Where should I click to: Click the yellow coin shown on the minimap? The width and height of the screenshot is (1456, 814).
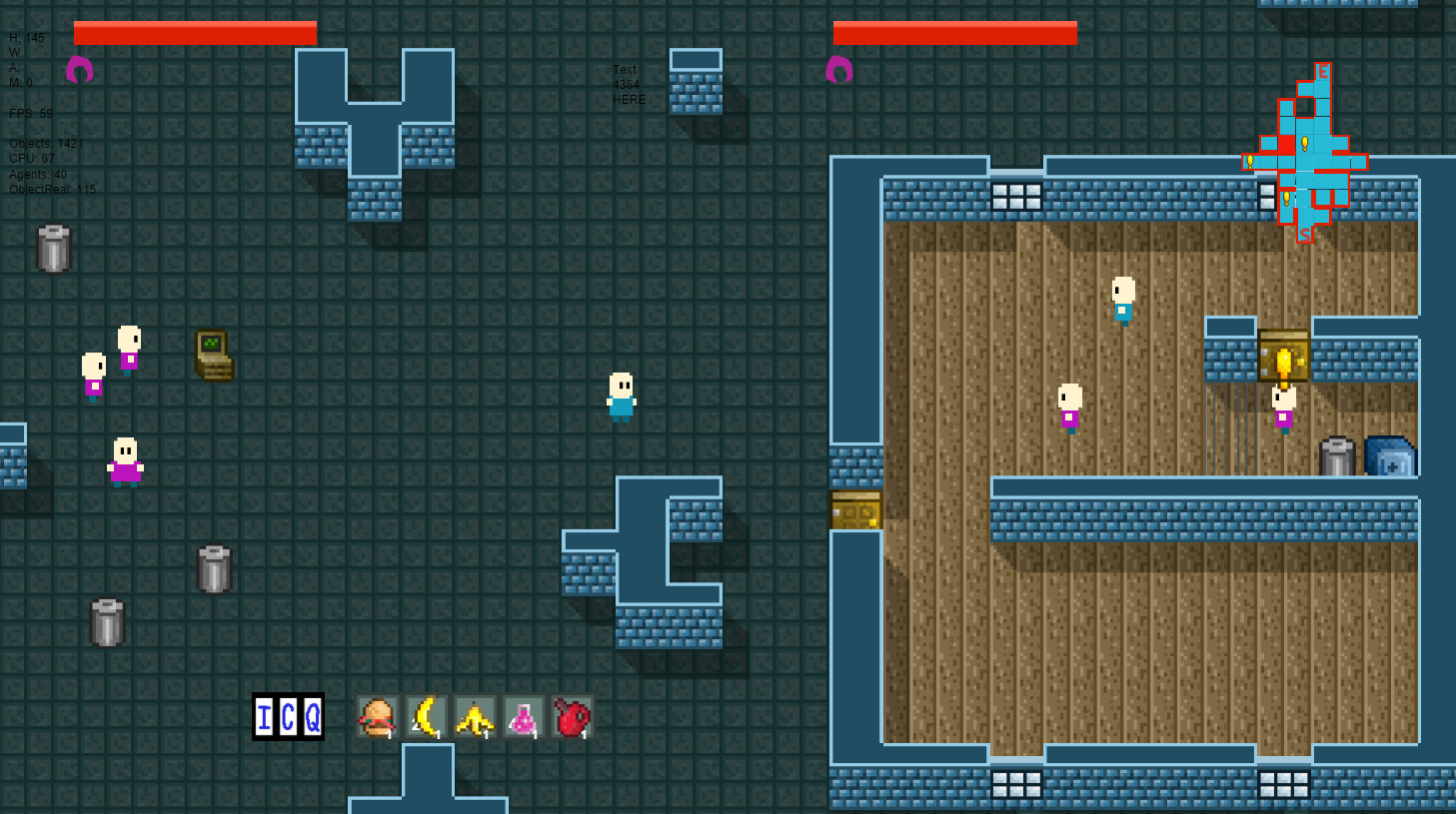click(x=1303, y=142)
